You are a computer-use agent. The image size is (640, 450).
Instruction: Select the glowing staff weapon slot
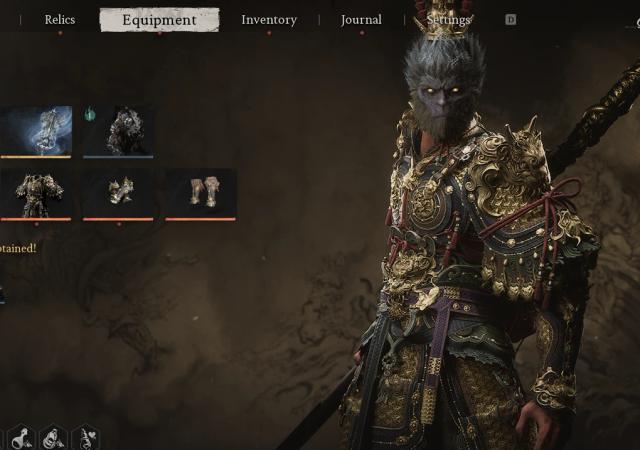(x=36, y=131)
